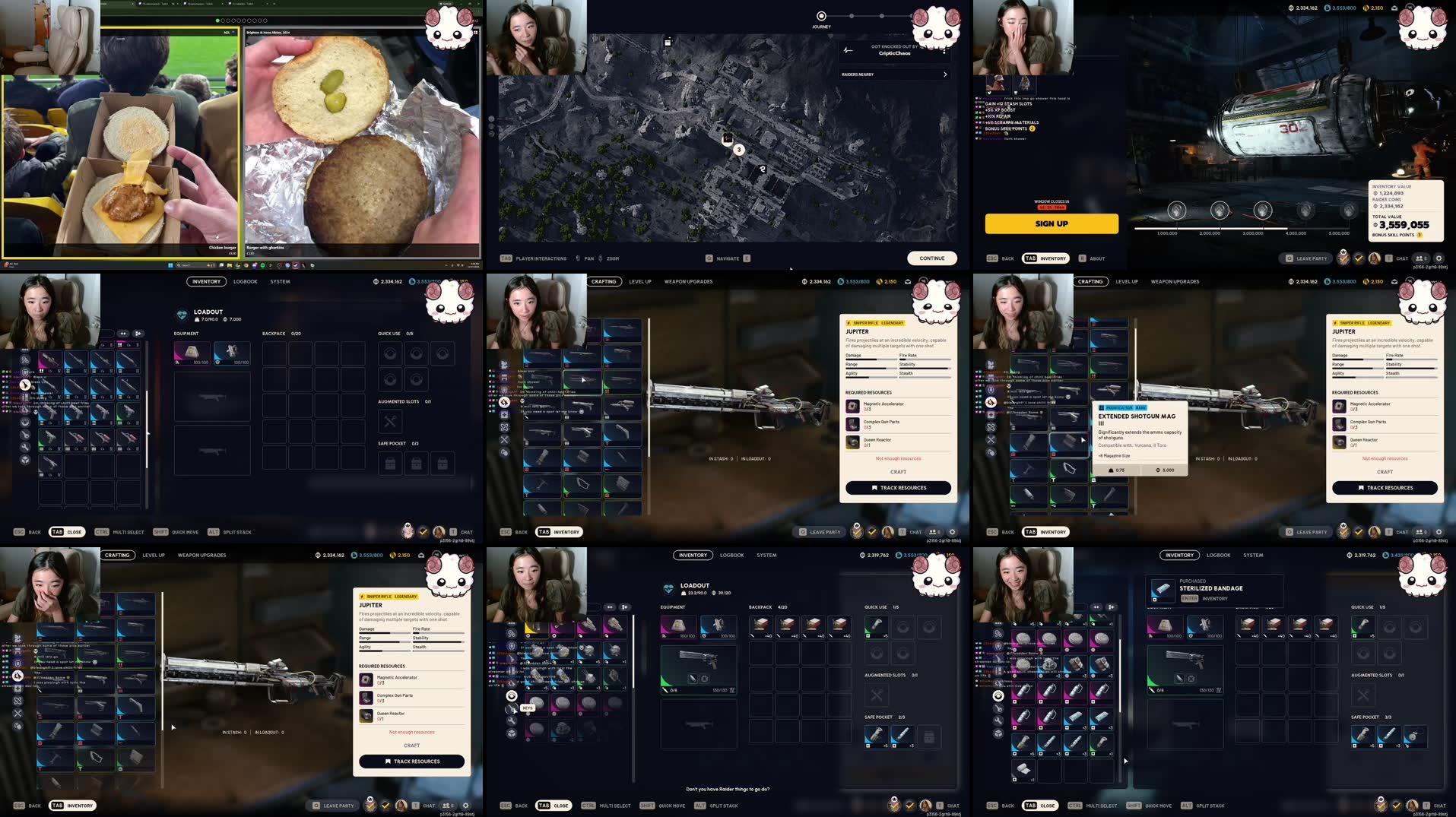Viewport: 1456px width, 817px height.
Task: Select the Jupiter sniper rifle thumbnail in the grid
Action: 582,379
